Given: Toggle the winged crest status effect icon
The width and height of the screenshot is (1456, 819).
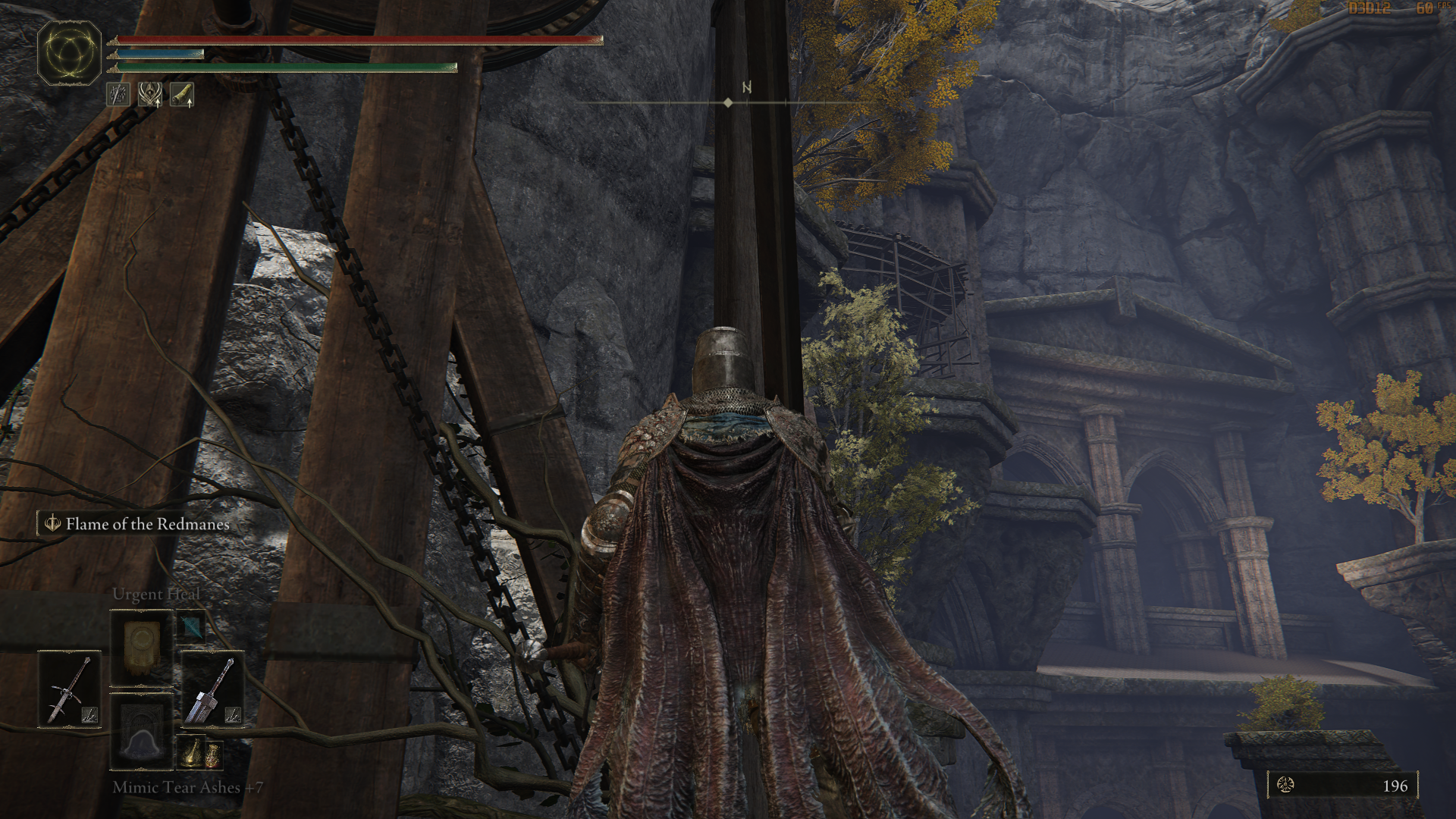Looking at the screenshot, I should point(149,95).
